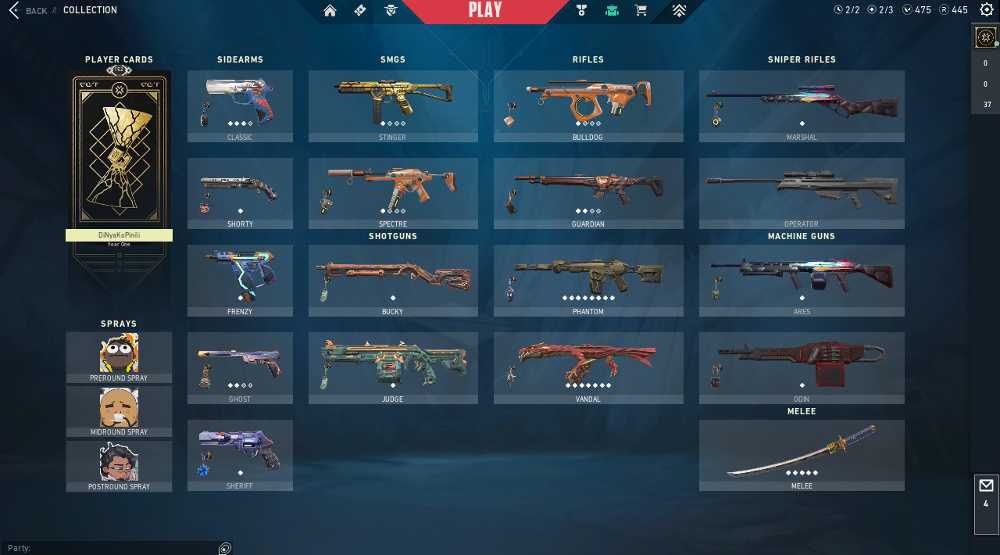Open the home icon in top bar
Screen dimensions: 1000x555
[x=330, y=11]
